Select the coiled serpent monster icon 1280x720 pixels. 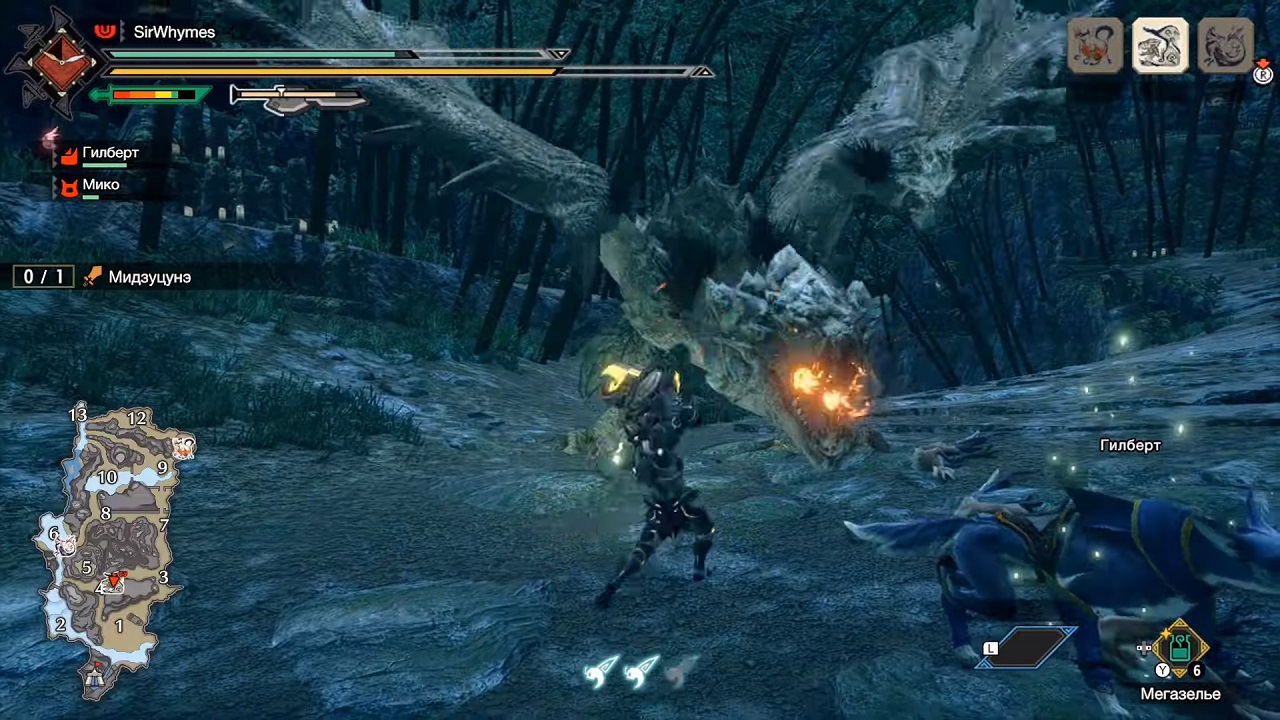click(1225, 45)
